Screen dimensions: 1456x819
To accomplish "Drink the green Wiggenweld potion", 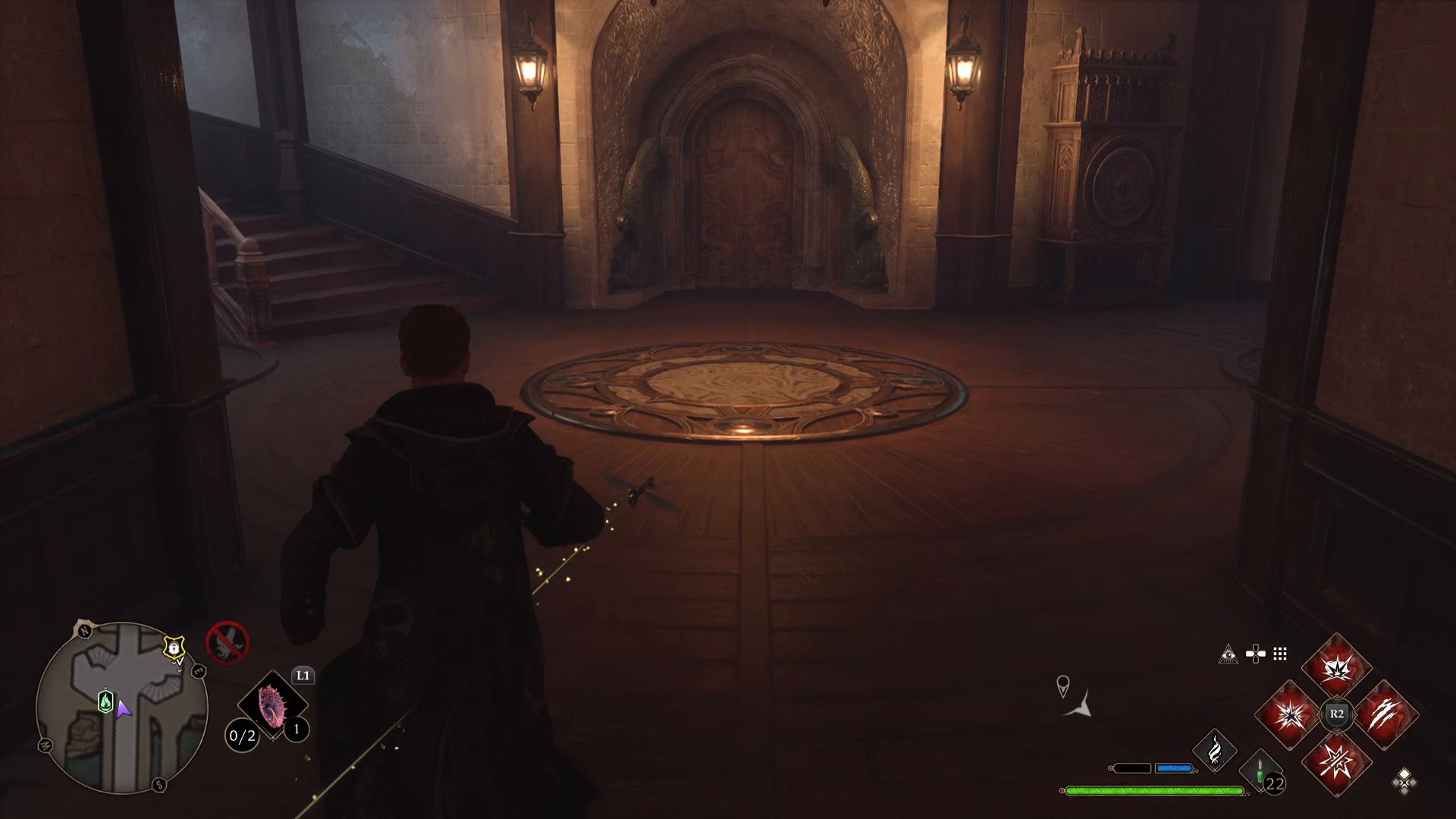I will click(x=1260, y=772).
